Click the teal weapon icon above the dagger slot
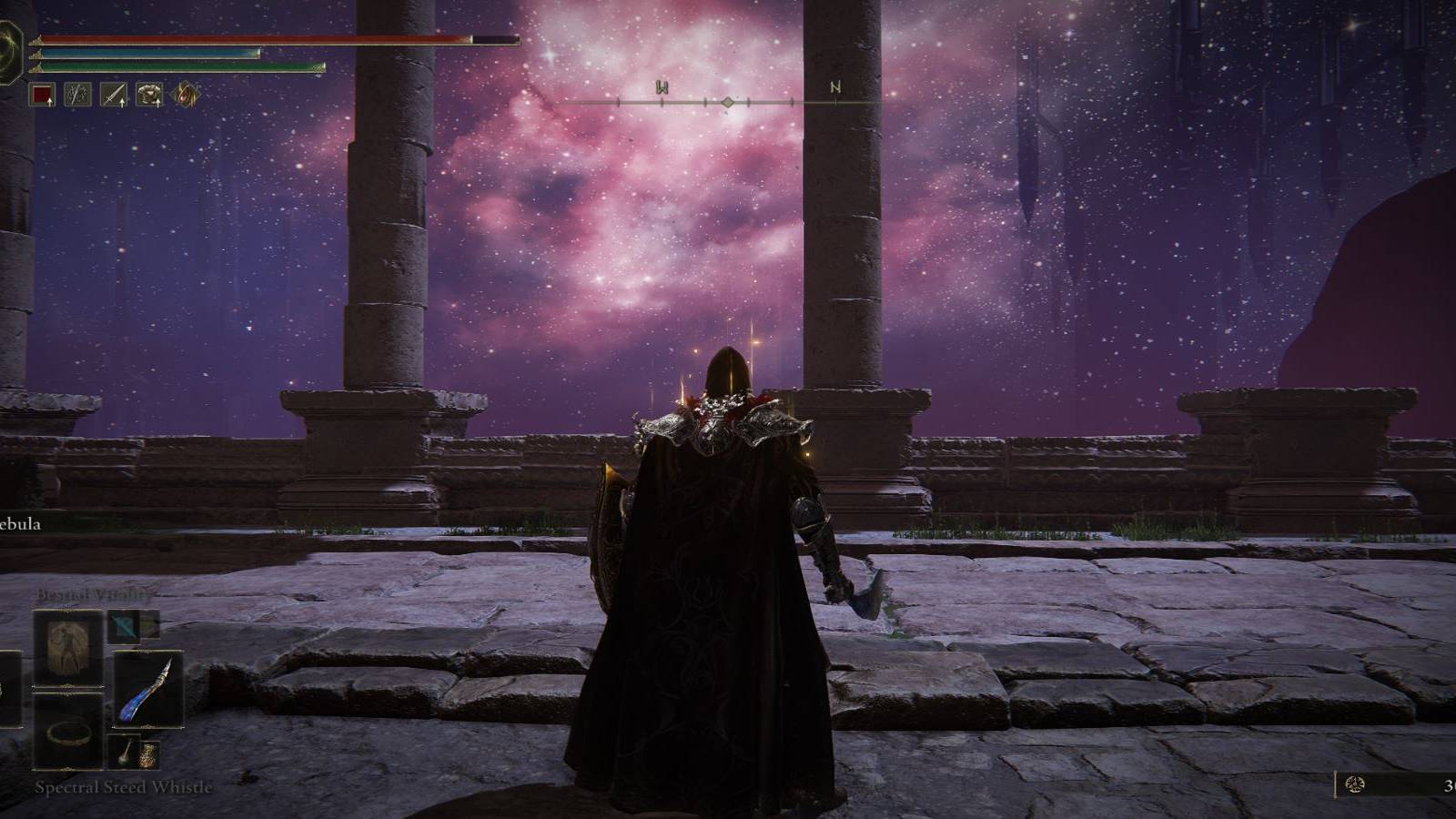 [125, 626]
